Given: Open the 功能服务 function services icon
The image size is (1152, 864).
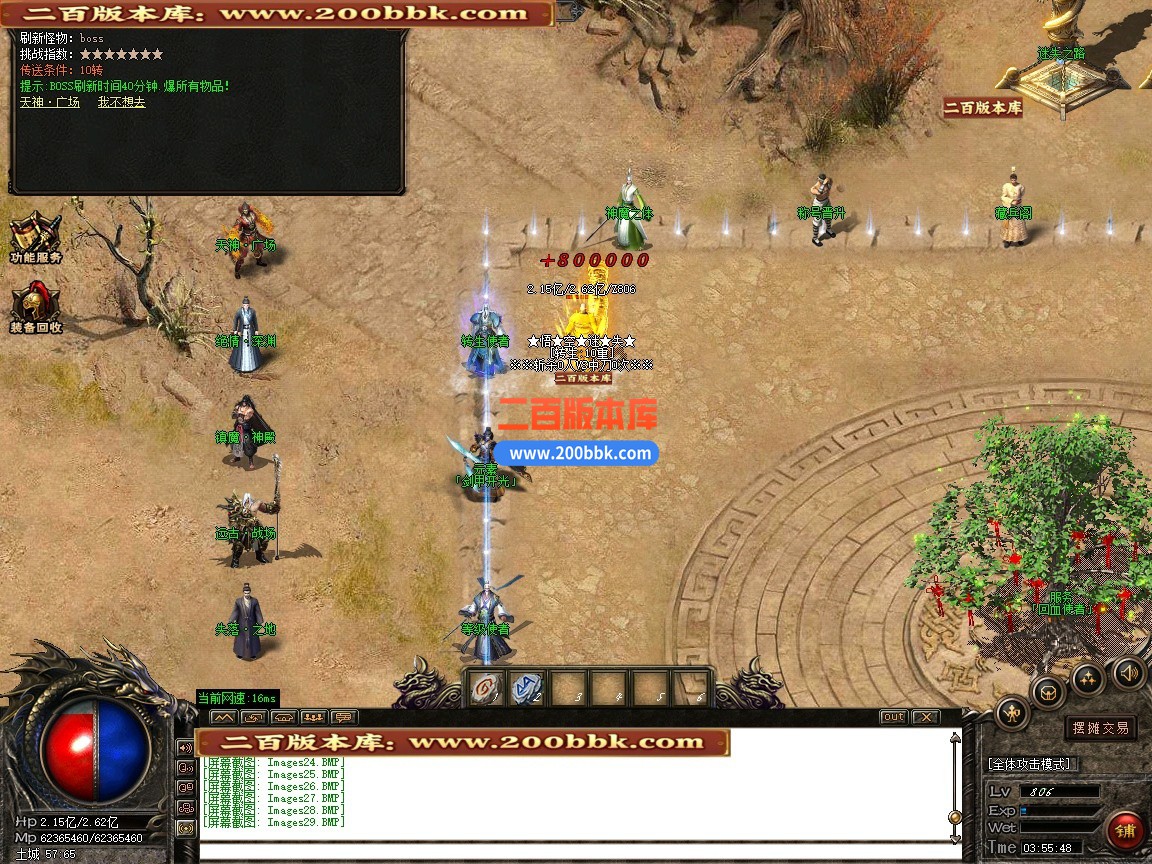Looking at the screenshot, I should pos(36,238).
